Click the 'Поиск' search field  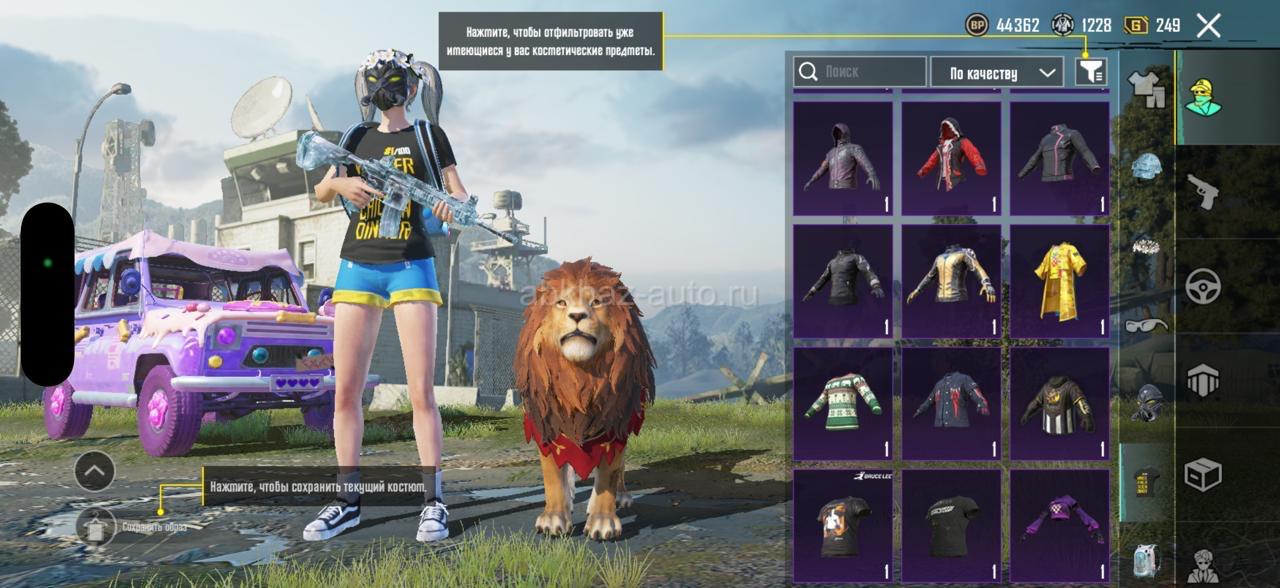click(860, 72)
